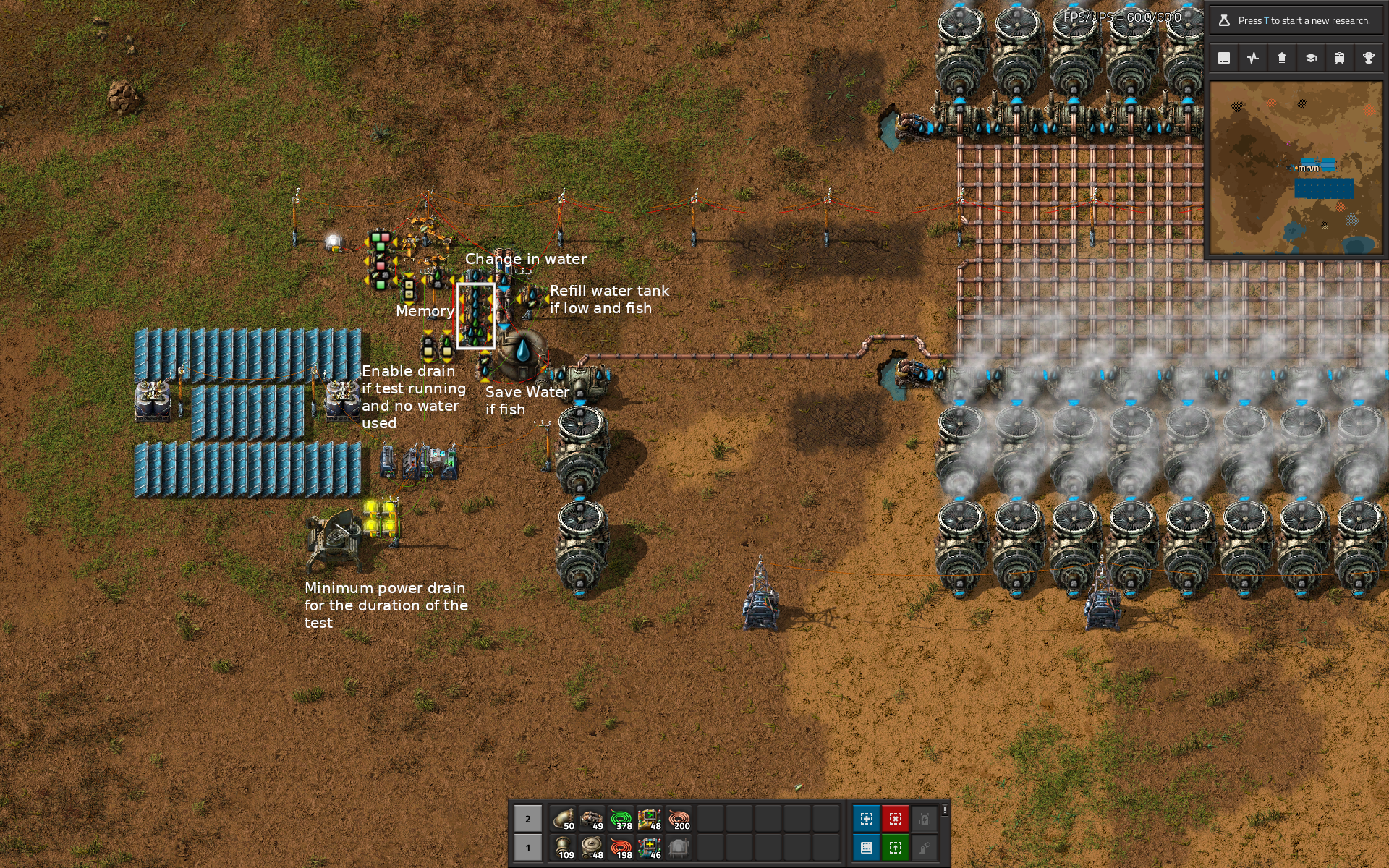The height and width of the screenshot is (868, 1389).
Task: Choose the arithmetic combinator slot with 46
Action: 650,848
